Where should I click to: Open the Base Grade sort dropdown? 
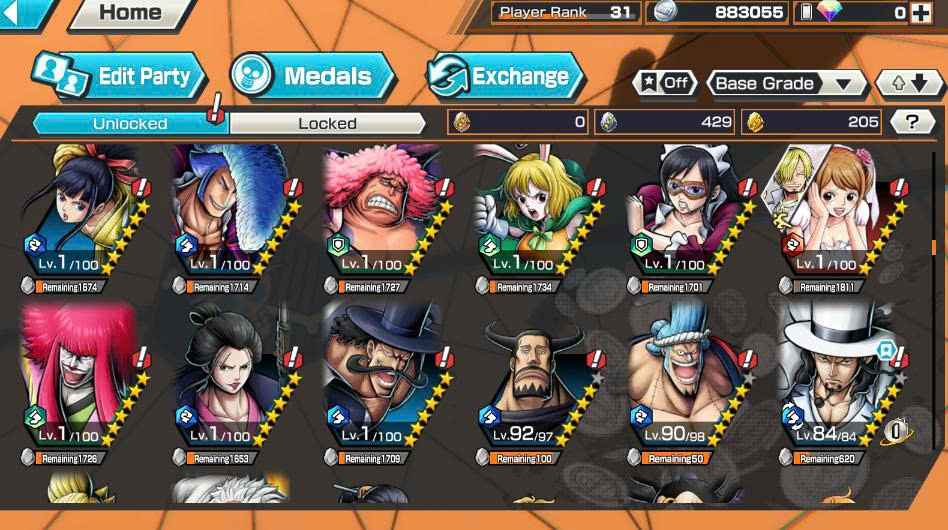pos(786,84)
